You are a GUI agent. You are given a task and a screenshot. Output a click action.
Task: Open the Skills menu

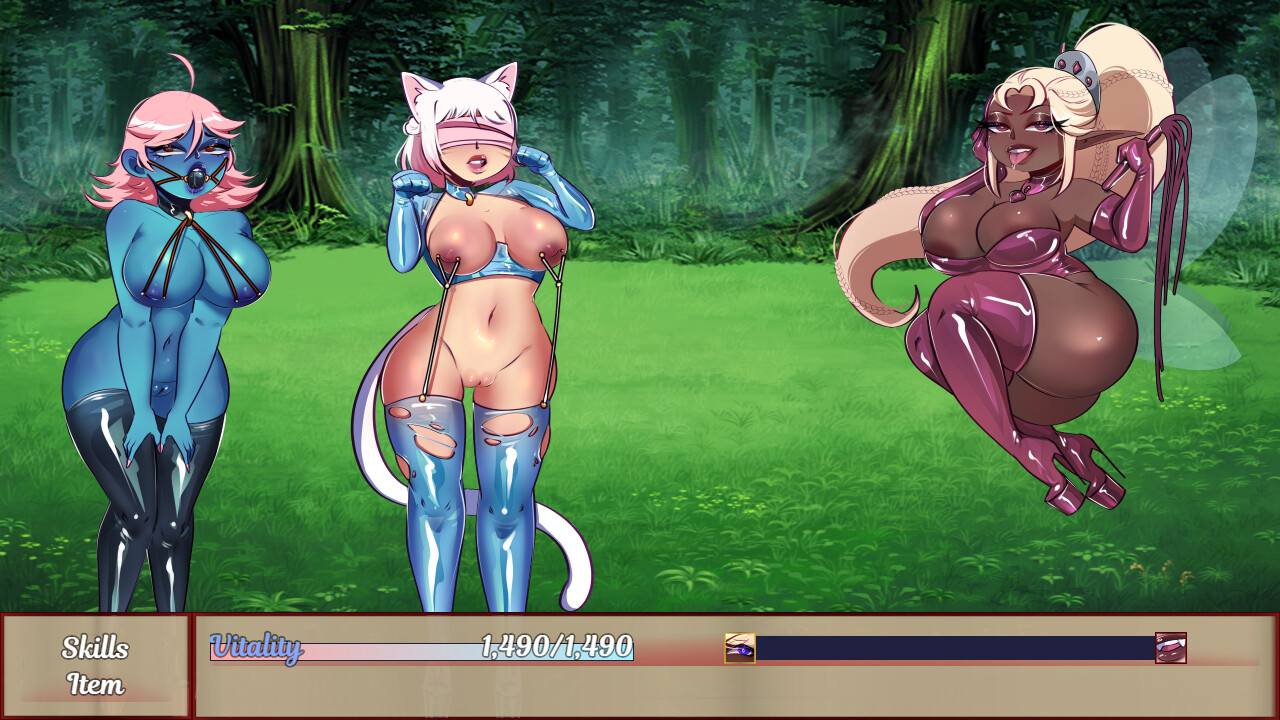[x=95, y=648]
